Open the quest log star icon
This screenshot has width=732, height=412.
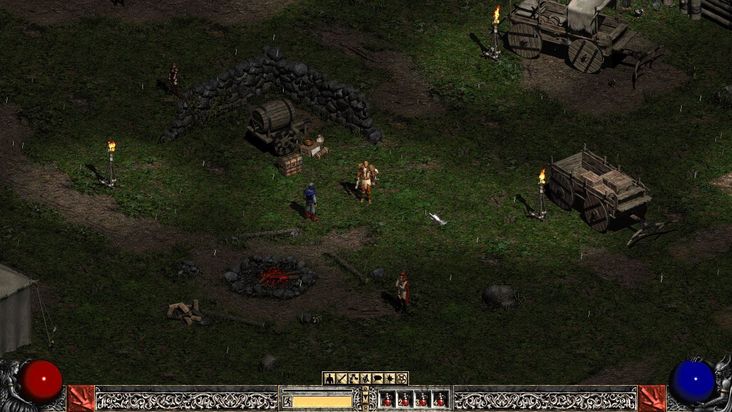(389, 378)
